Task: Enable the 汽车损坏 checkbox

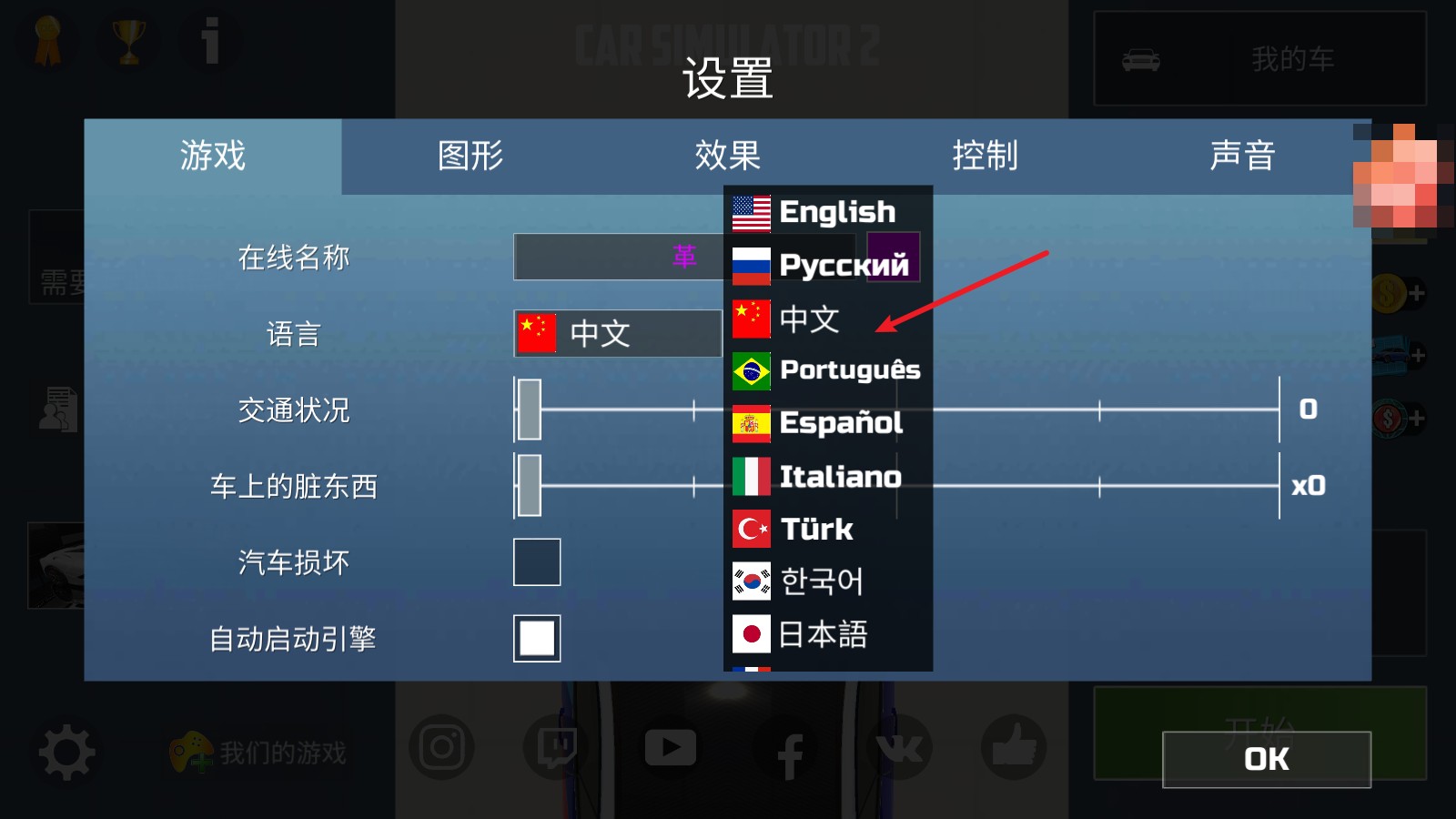Action: click(x=536, y=562)
